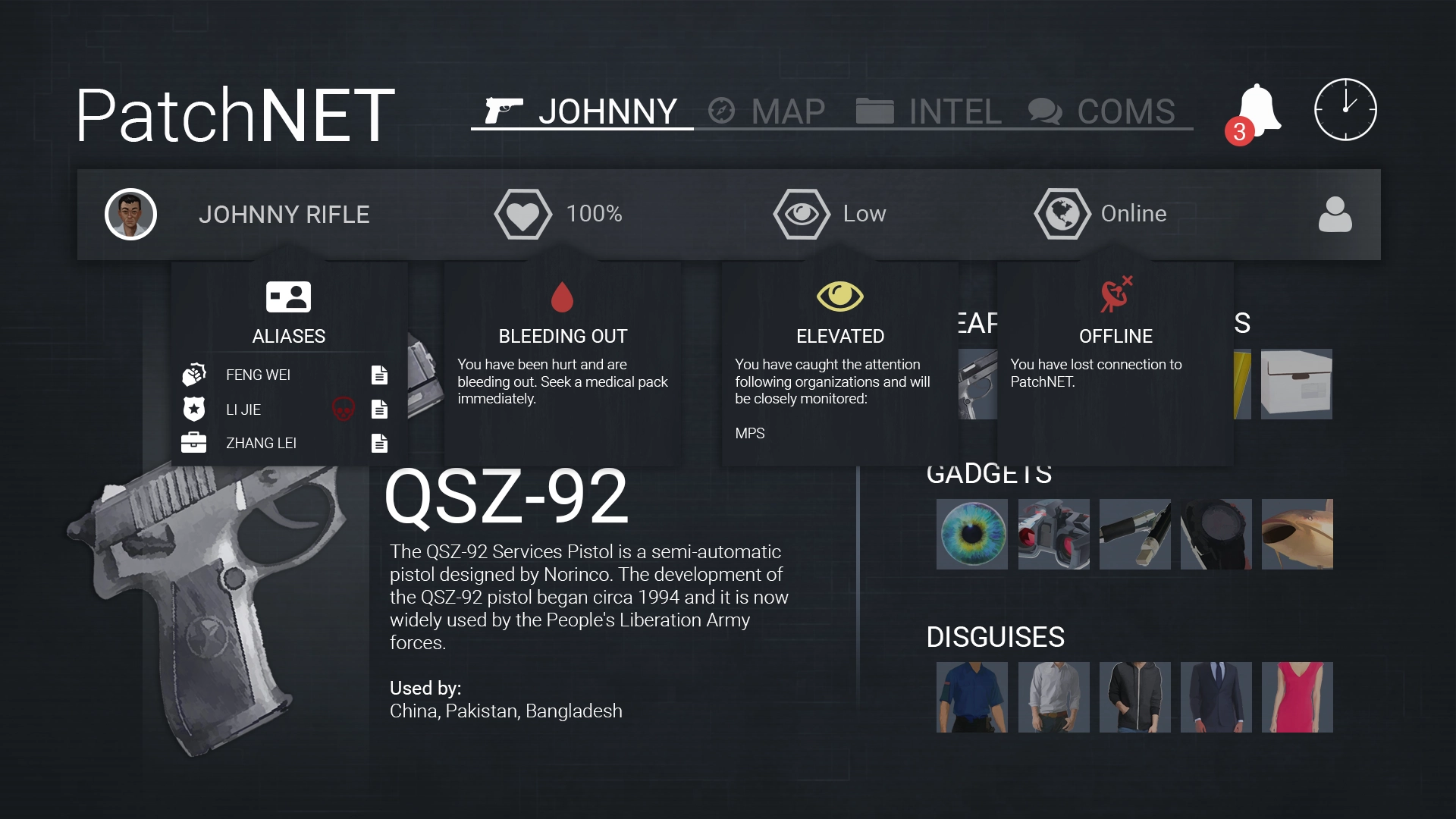Image resolution: width=1456 pixels, height=819 pixels.
Task: Switch to the MAP tab
Action: tap(767, 111)
